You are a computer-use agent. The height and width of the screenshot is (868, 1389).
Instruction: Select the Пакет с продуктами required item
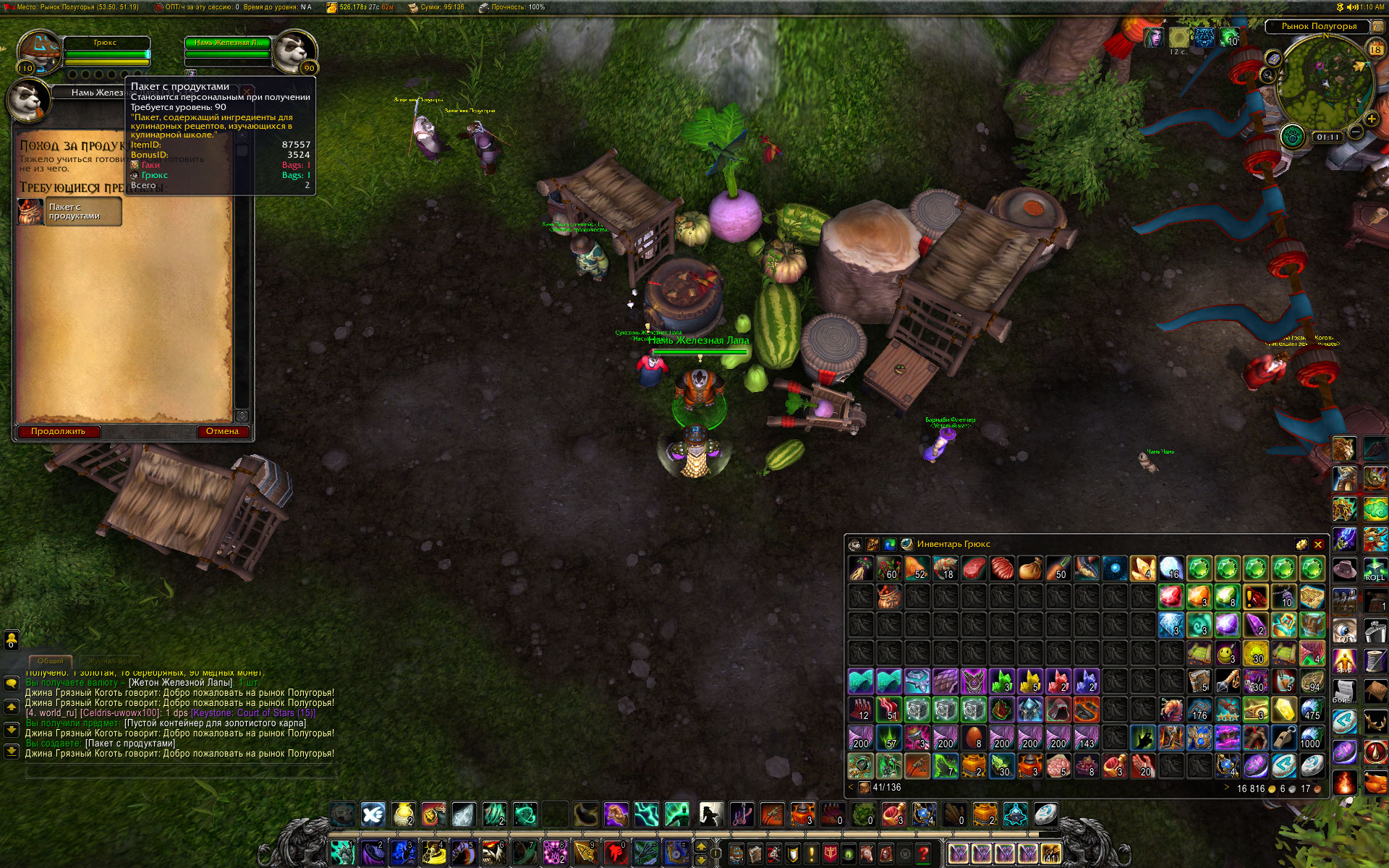pos(70,211)
